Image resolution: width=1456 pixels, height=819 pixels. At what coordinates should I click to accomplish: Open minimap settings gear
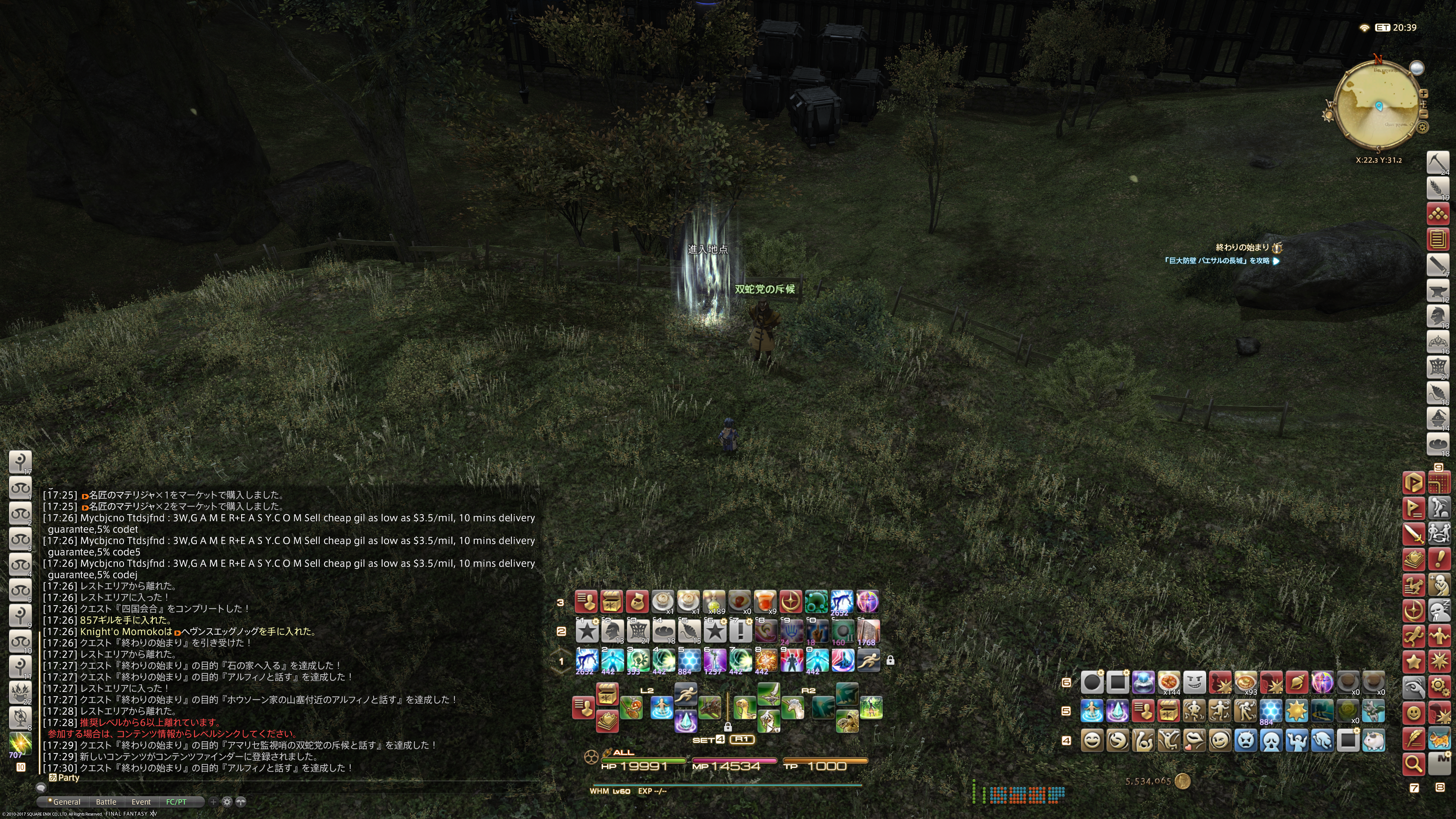(x=1423, y=127)
